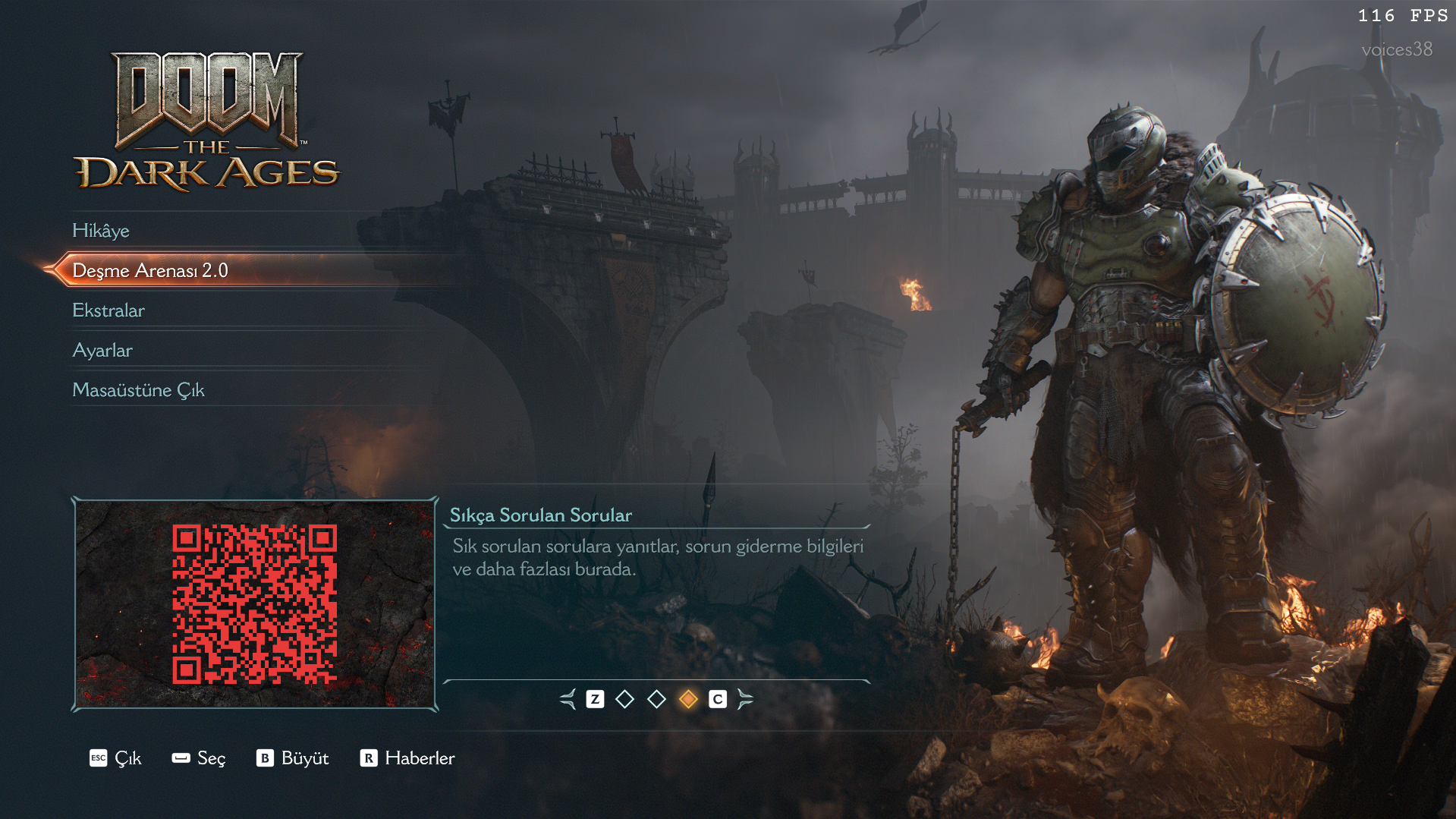Click the red QR code news thumbnail

click(255, 604)
